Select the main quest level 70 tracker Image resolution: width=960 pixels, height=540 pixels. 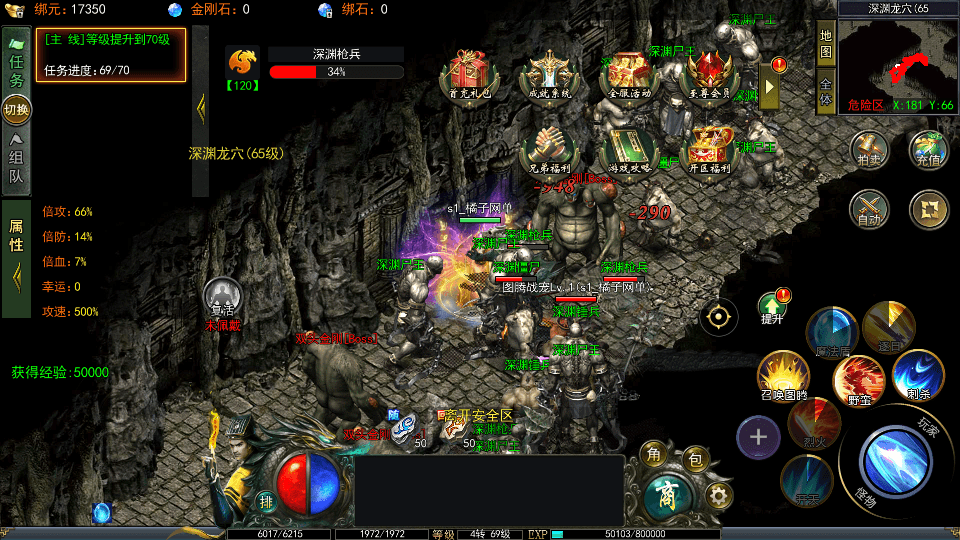click(111, 54)
